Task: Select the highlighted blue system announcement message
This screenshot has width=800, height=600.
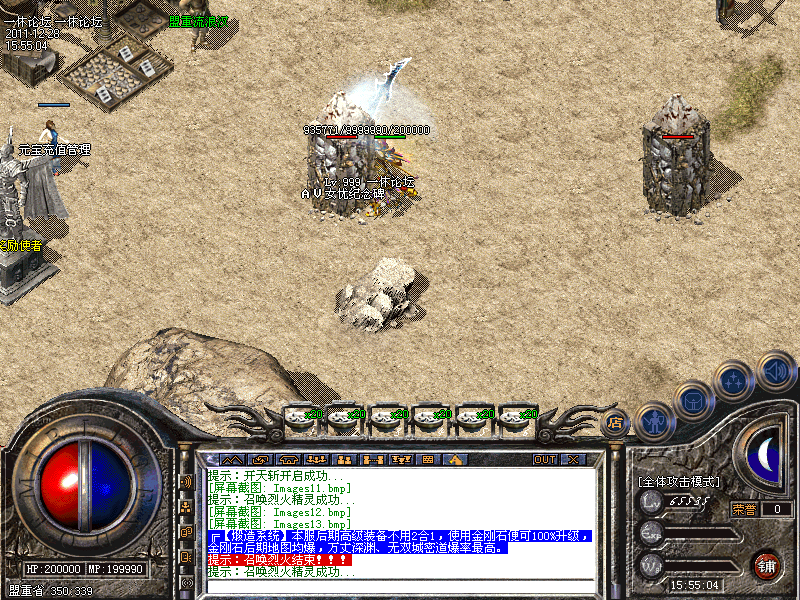Action: [x=400, y=542]
